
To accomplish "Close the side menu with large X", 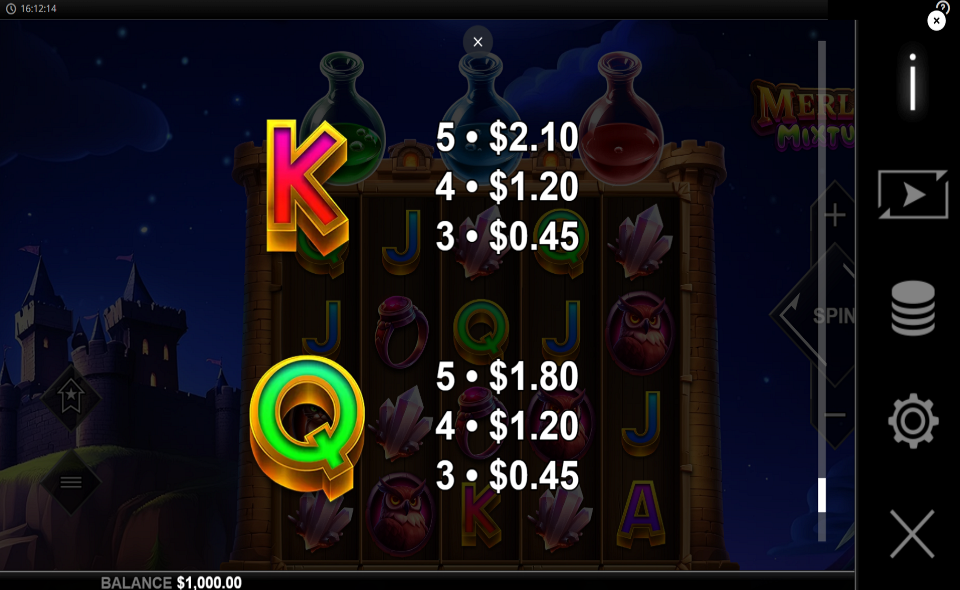I will [912, 534].
